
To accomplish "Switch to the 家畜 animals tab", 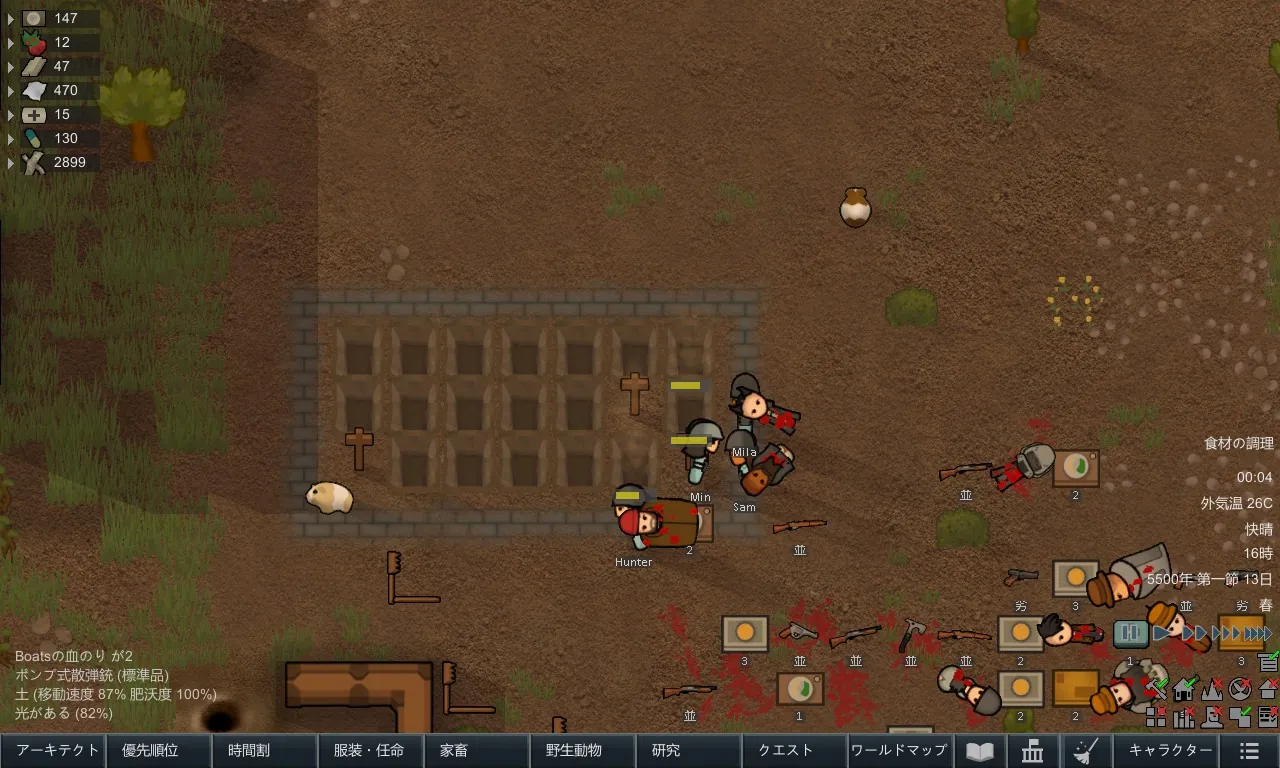I will [476, 751].
